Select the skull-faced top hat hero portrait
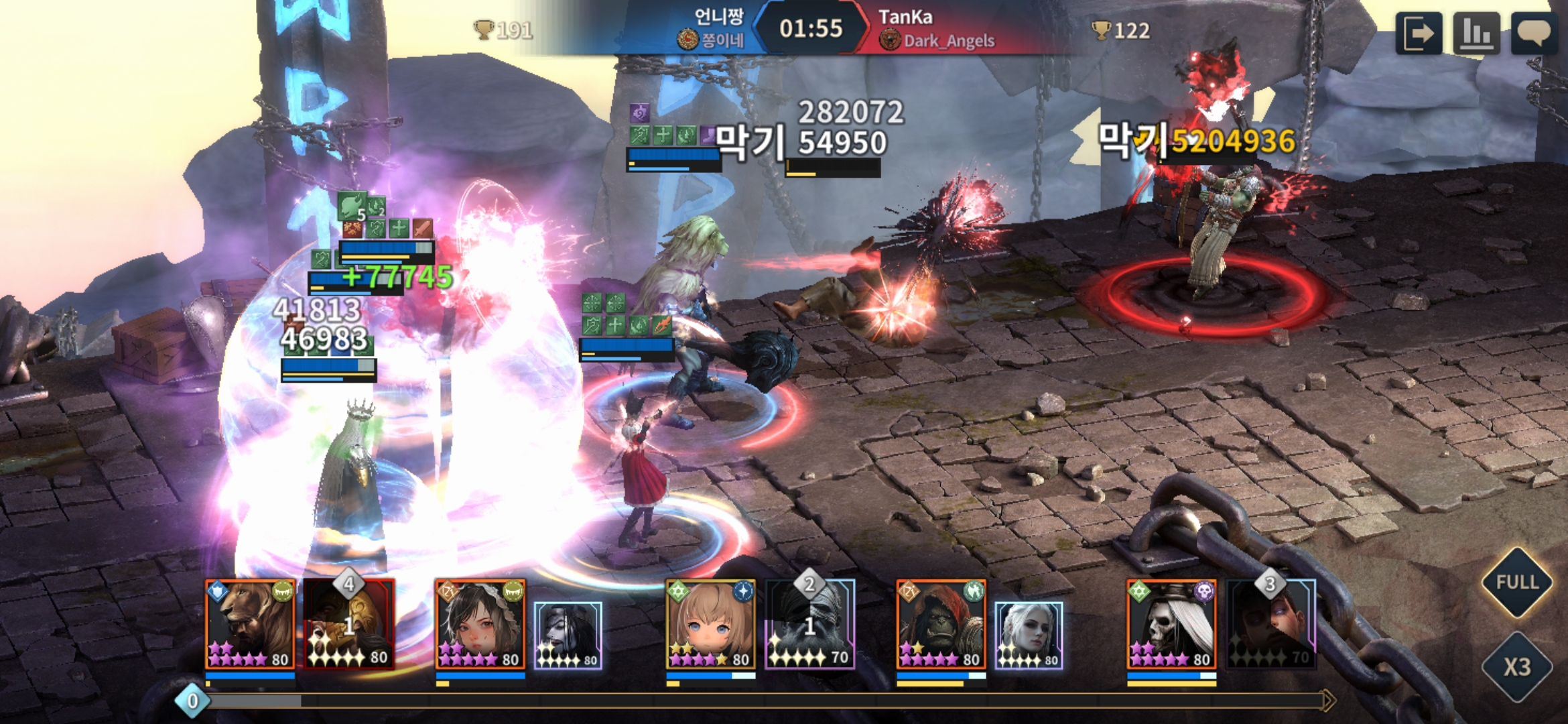Screen dimensions: 1568x724 pyautogui.click(x=1172, y=625)
